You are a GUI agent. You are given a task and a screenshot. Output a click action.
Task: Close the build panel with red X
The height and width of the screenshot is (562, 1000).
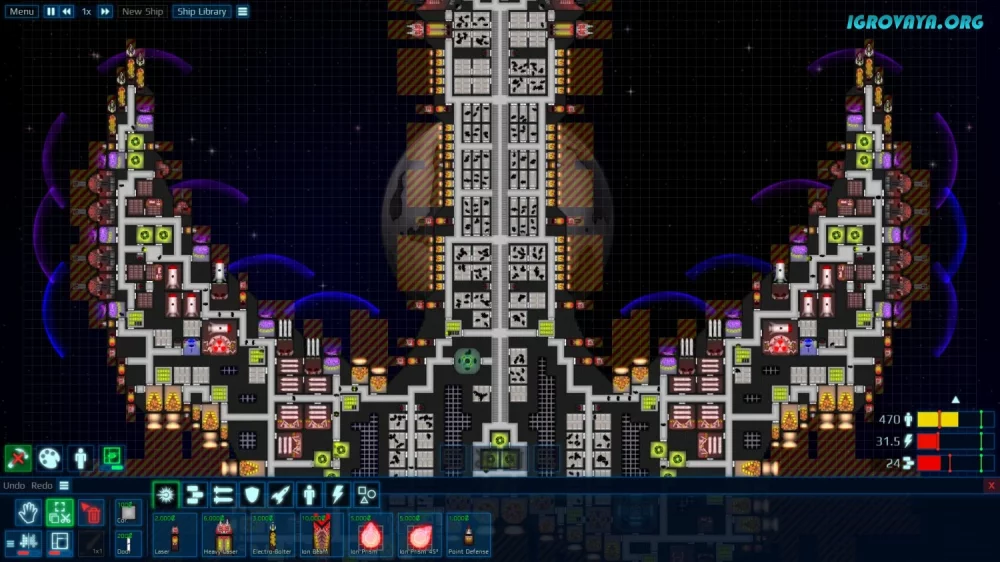pos(990,485)
